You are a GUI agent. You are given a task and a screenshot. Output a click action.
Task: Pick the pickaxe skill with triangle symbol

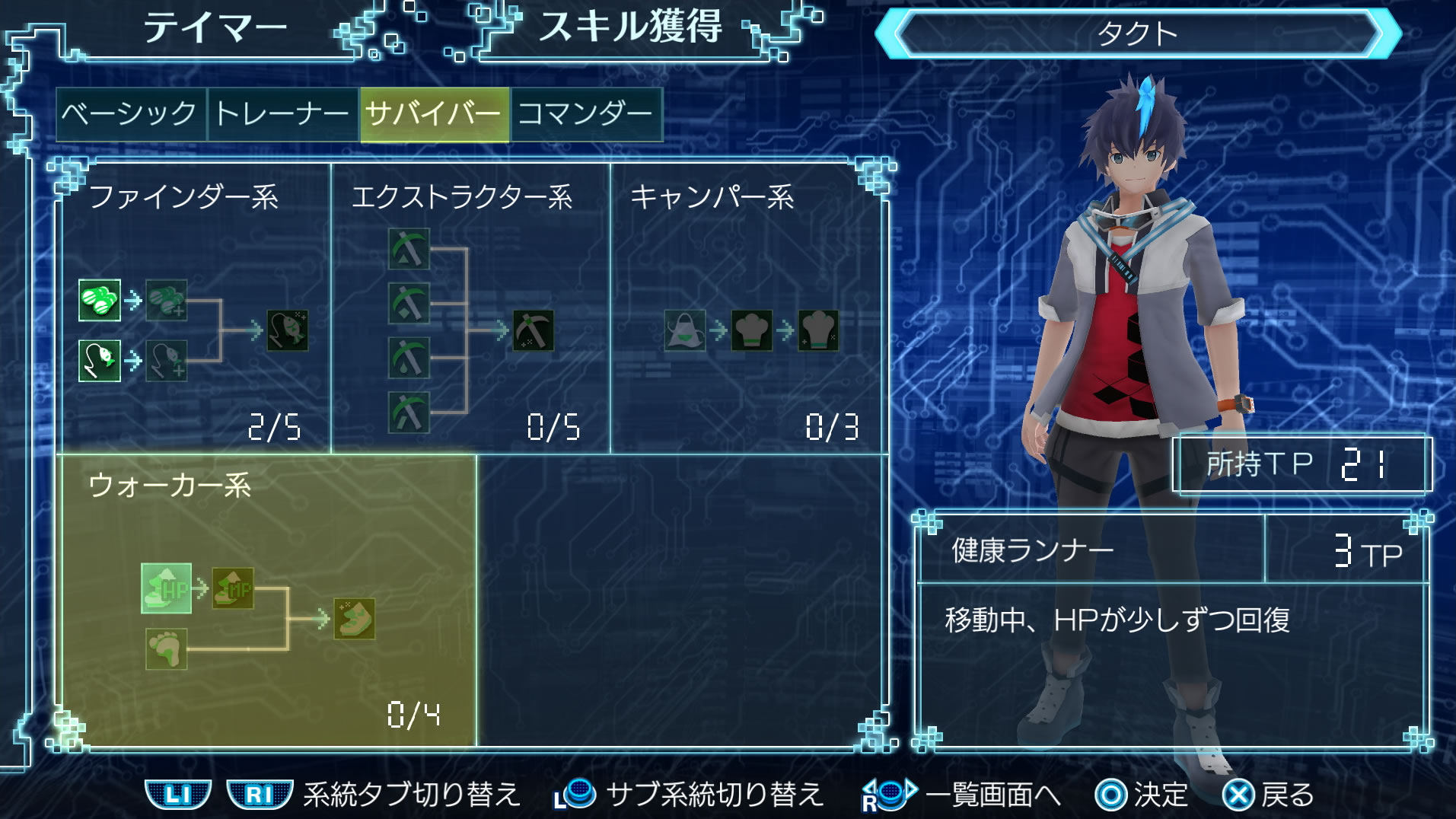409,249
